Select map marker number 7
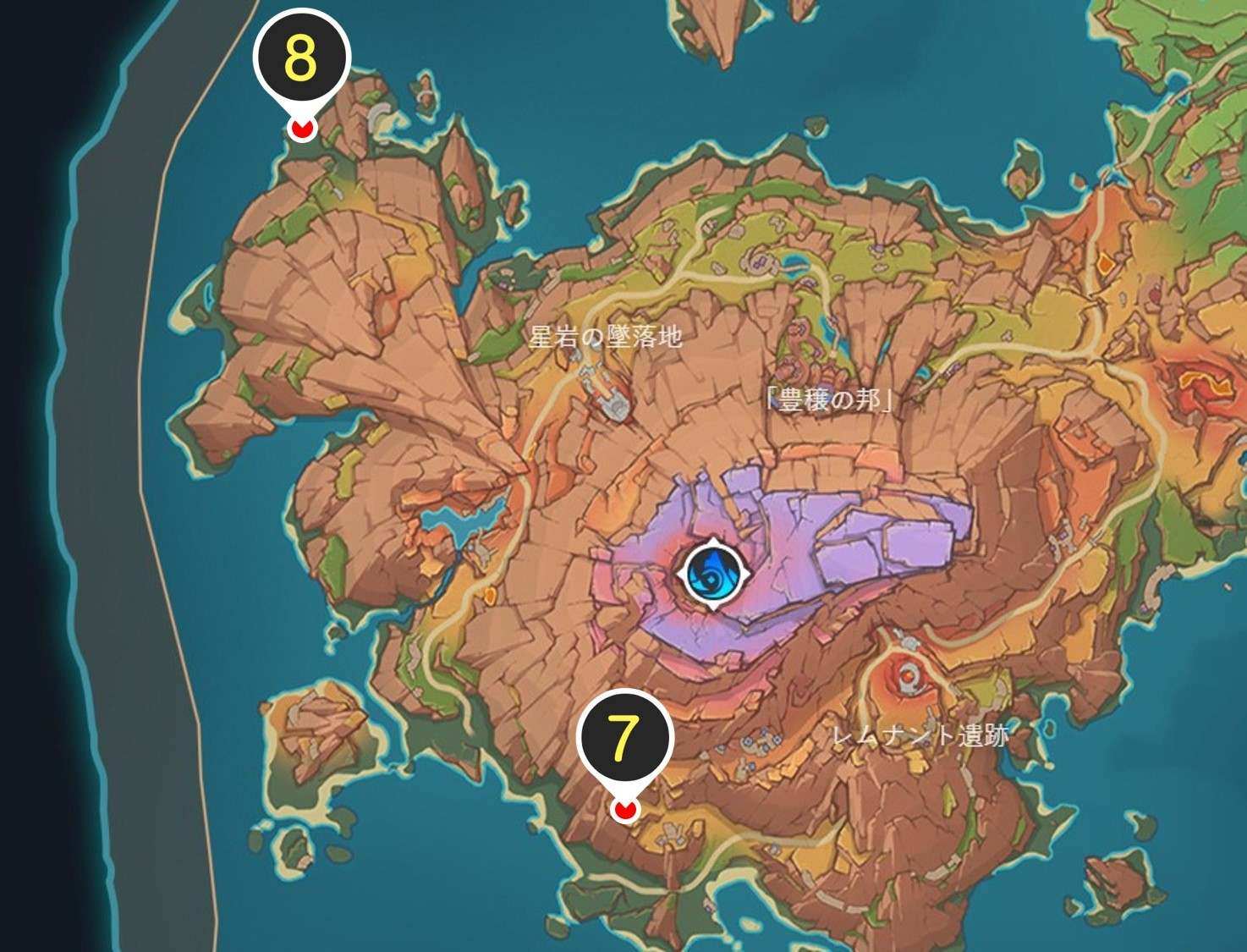This screenshot has width=1247, height=952. click(623, 739)
